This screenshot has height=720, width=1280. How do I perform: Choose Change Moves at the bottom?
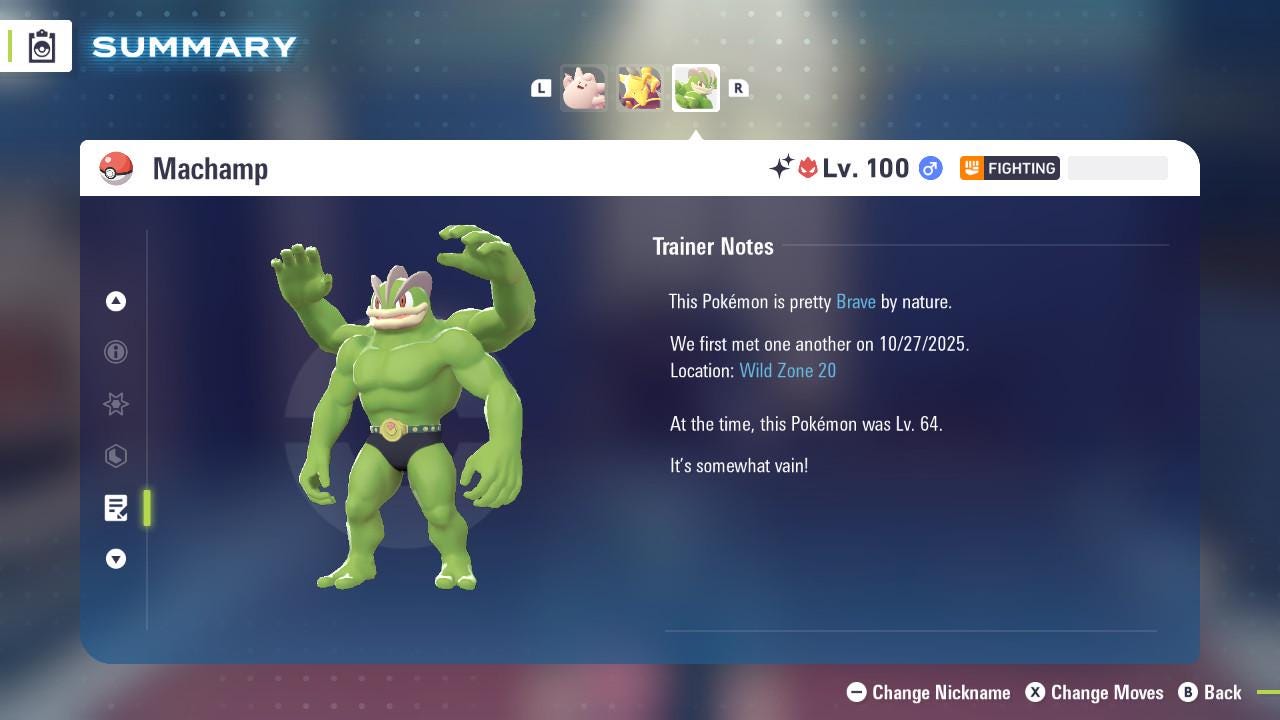coord(1095,692)
